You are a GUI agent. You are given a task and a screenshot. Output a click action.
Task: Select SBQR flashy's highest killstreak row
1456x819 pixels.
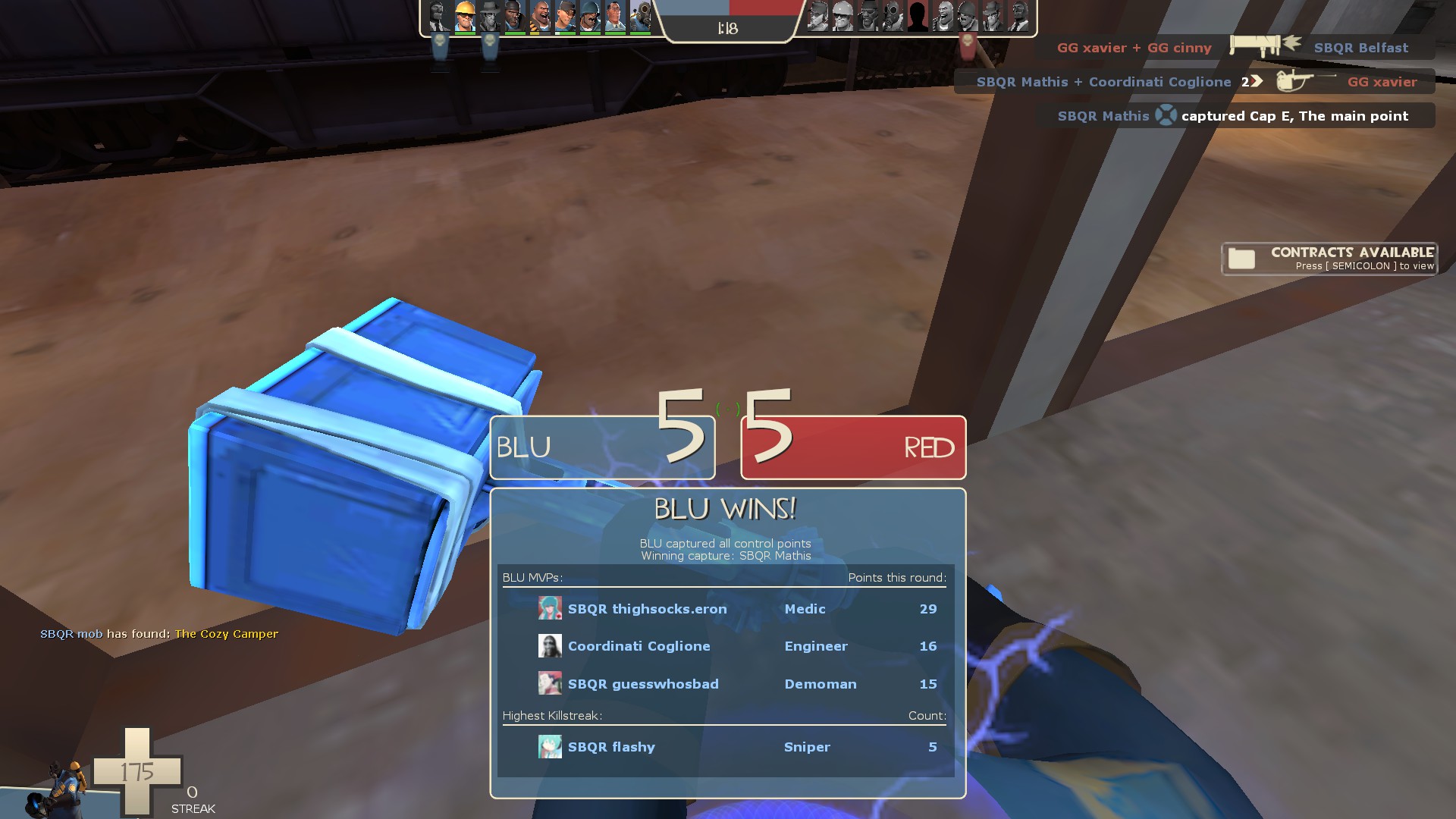(x=725, y=747)
